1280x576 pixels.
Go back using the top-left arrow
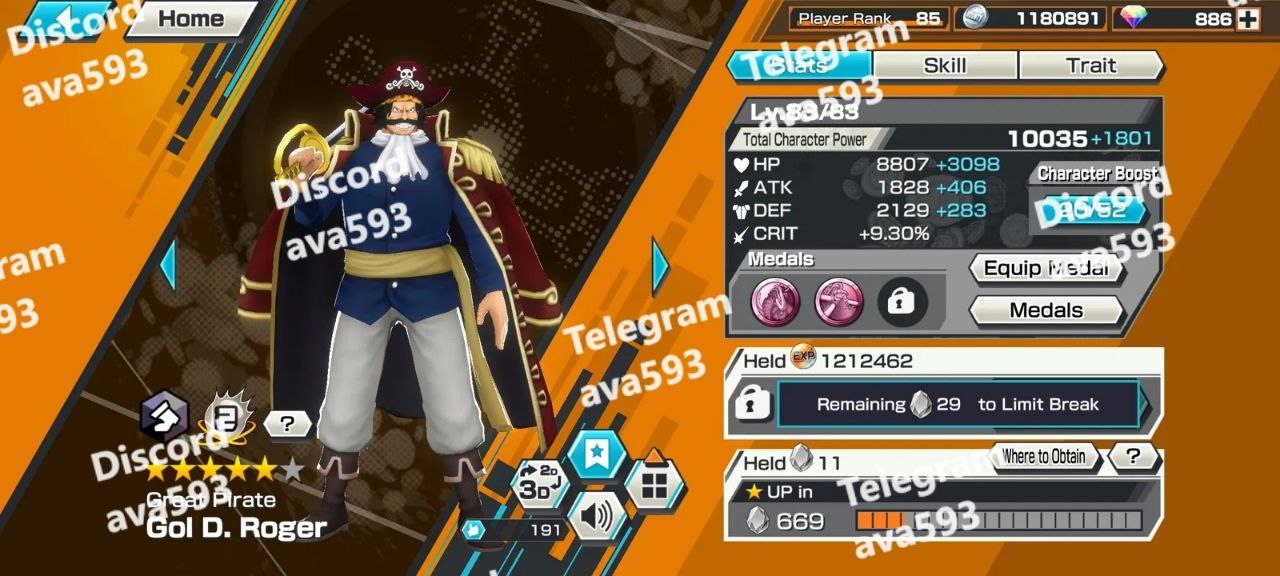coord(62,19)
